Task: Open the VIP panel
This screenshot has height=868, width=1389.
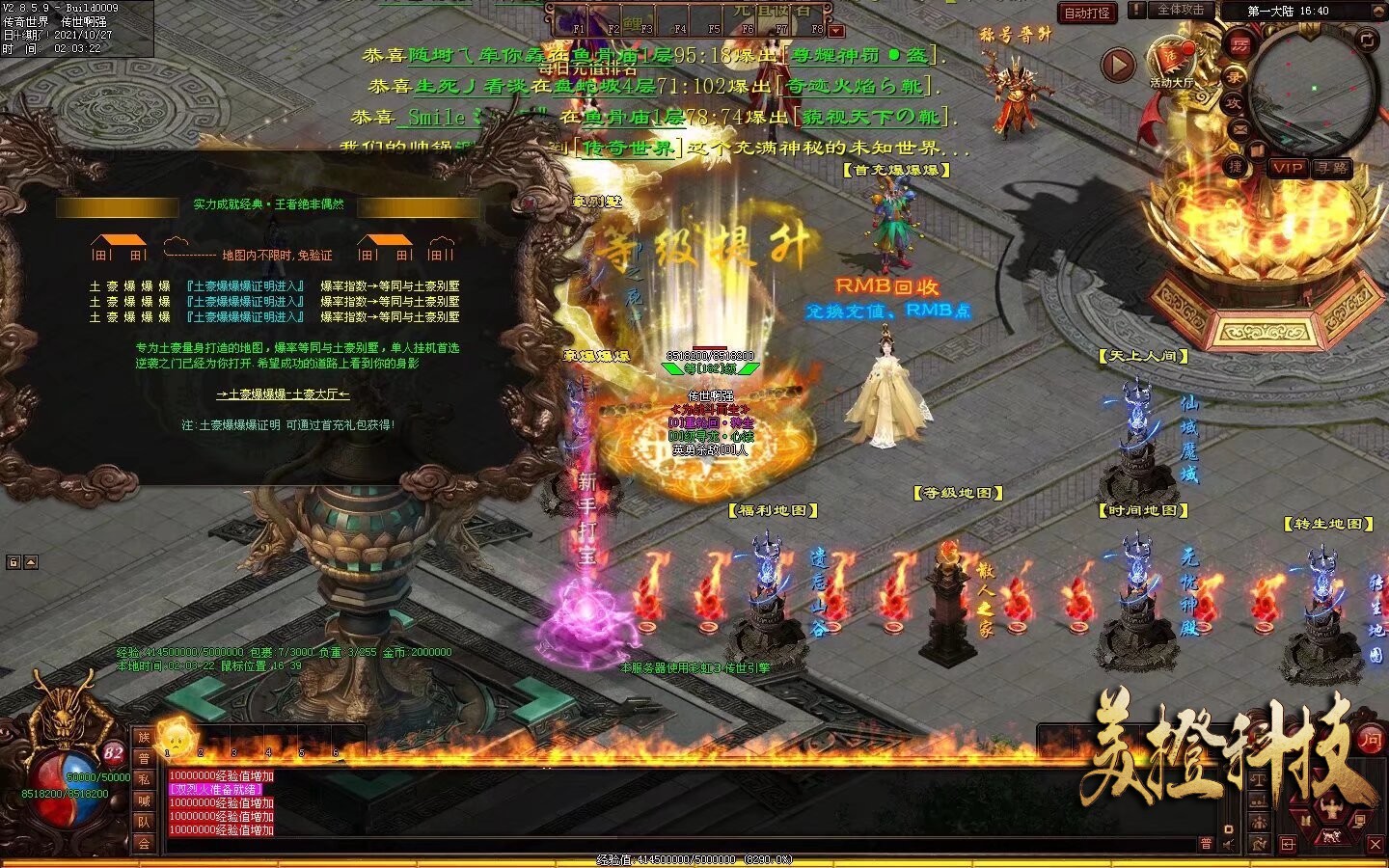Action: (1288, 168)
